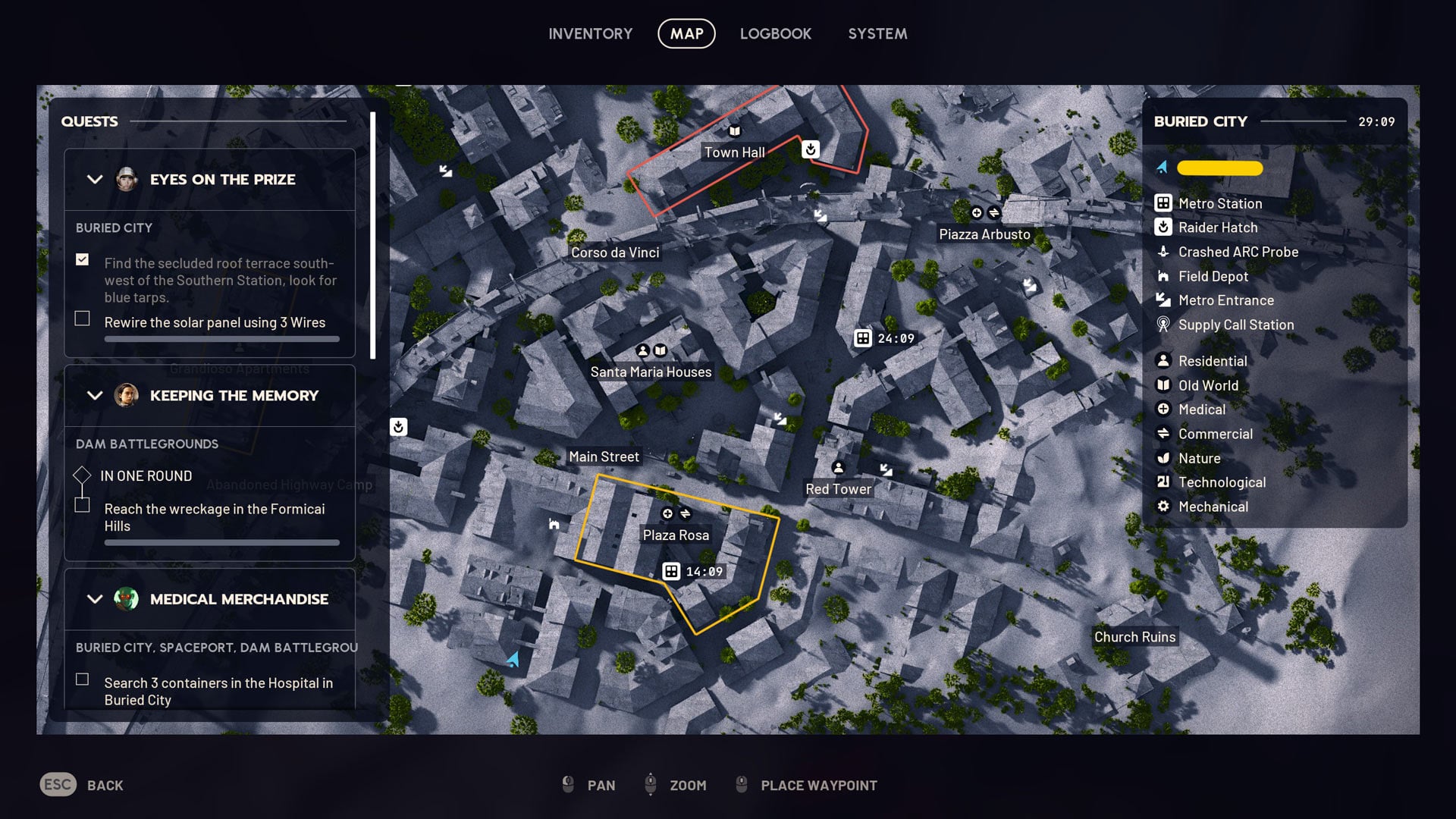Collapse the Eyes on the Prize quest
This screenshot has width=1456, height=819.
pyautogui.click(x=94, y=180)
